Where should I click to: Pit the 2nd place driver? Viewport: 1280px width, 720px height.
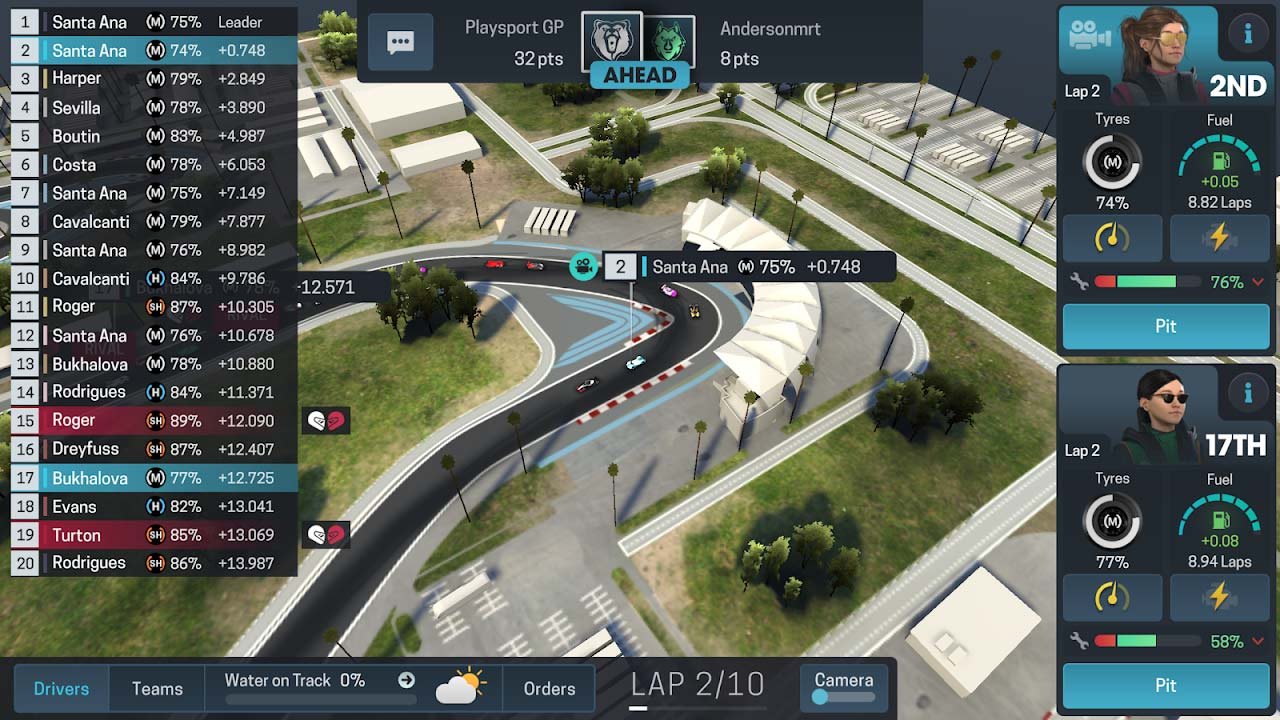coord(1165,326)
